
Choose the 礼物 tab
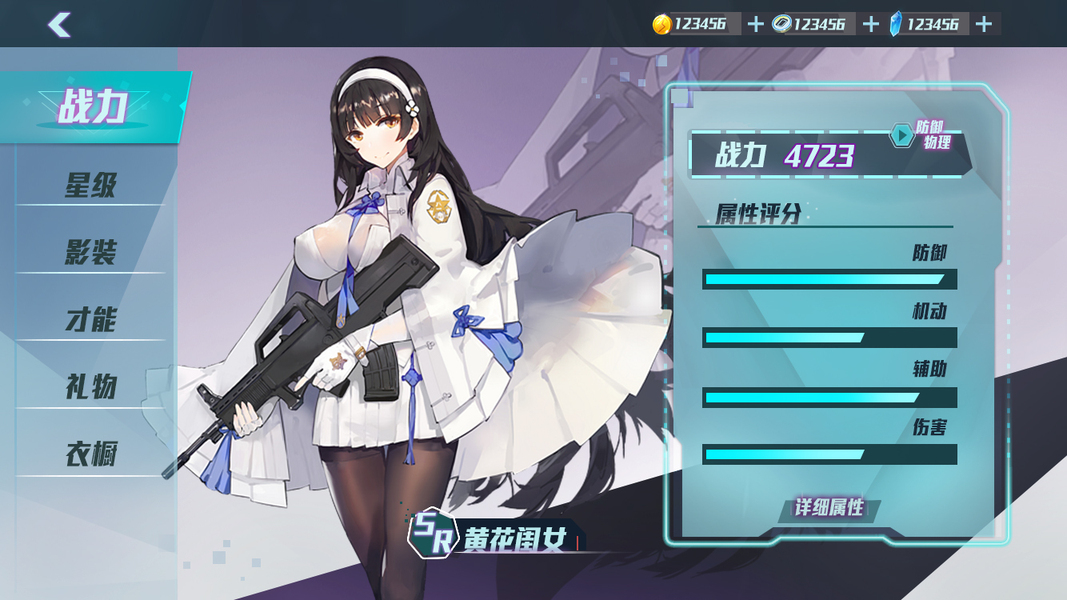91,387
